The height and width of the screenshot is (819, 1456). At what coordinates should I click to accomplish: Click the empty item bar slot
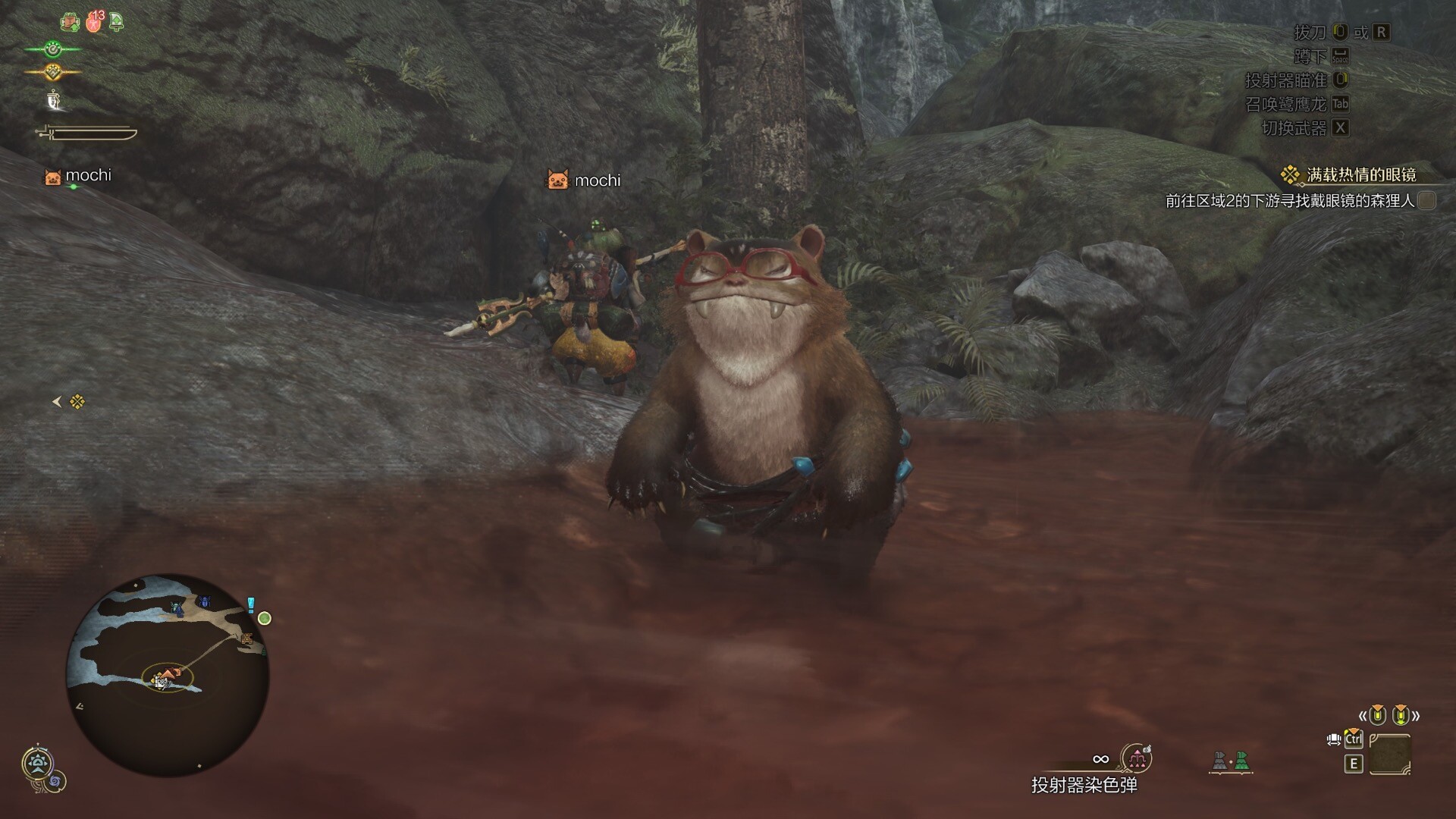1390,755
